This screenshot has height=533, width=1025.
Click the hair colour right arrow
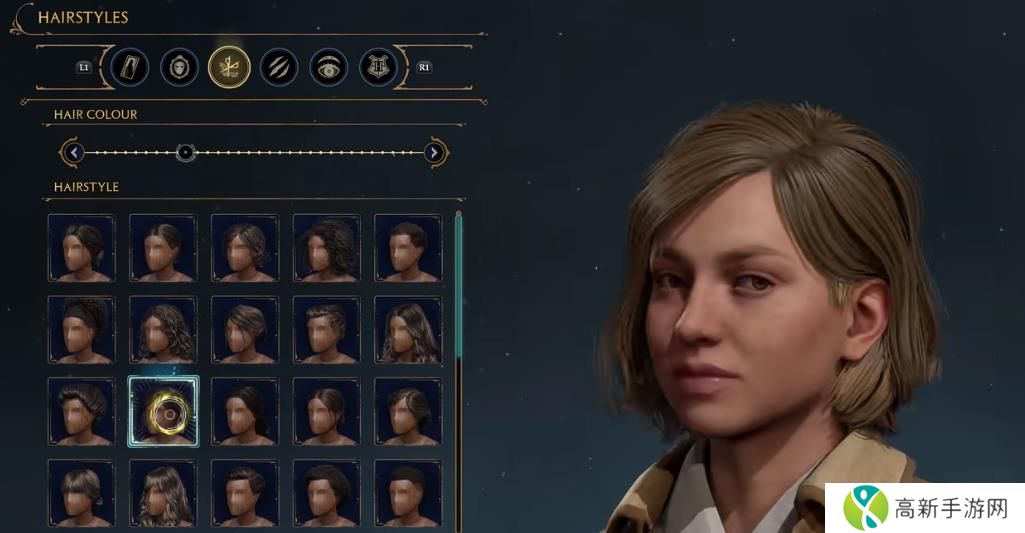[434, 153]
